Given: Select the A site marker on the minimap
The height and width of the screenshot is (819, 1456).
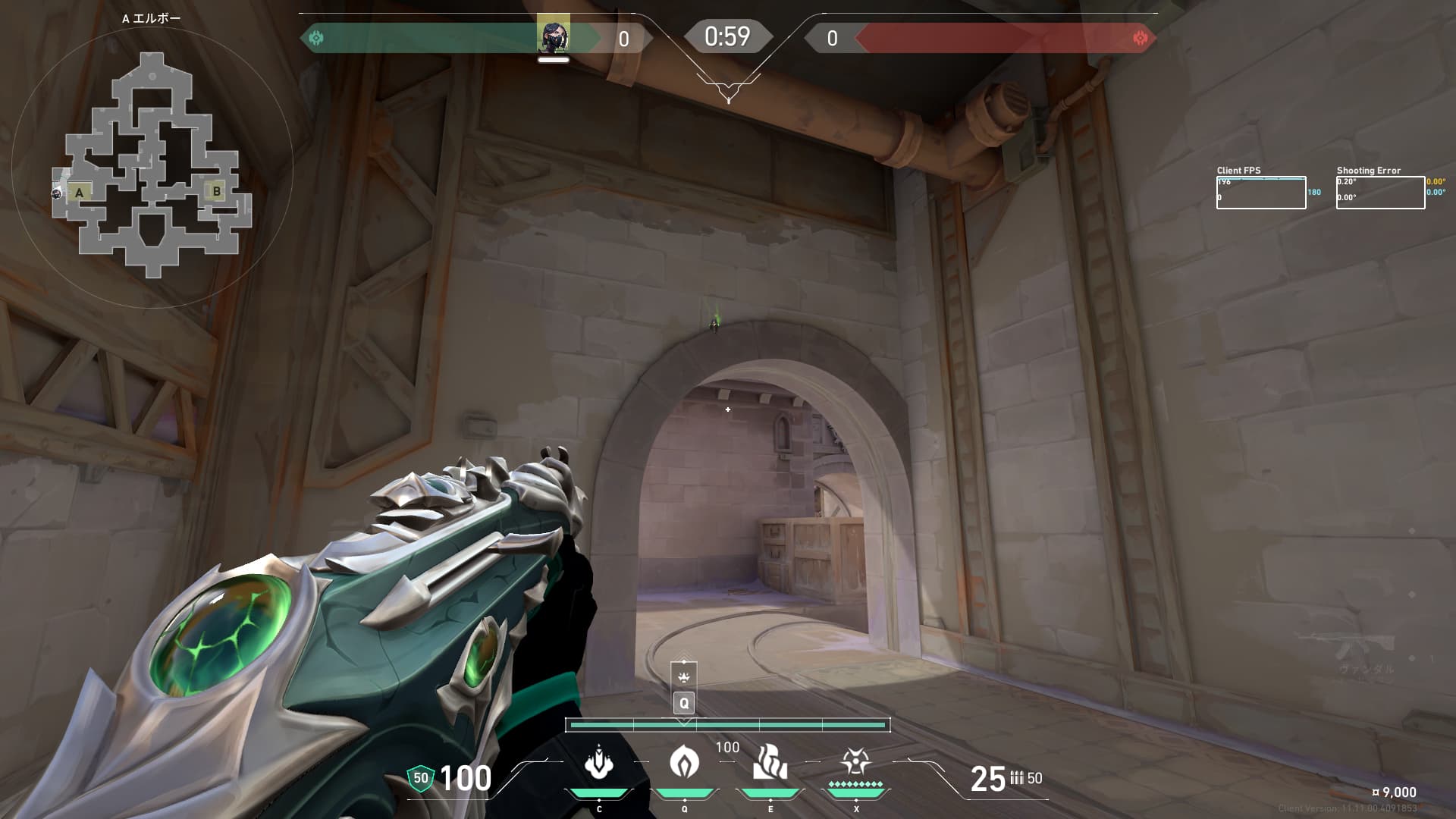Looking at the screenshot, I should point(80,193).
